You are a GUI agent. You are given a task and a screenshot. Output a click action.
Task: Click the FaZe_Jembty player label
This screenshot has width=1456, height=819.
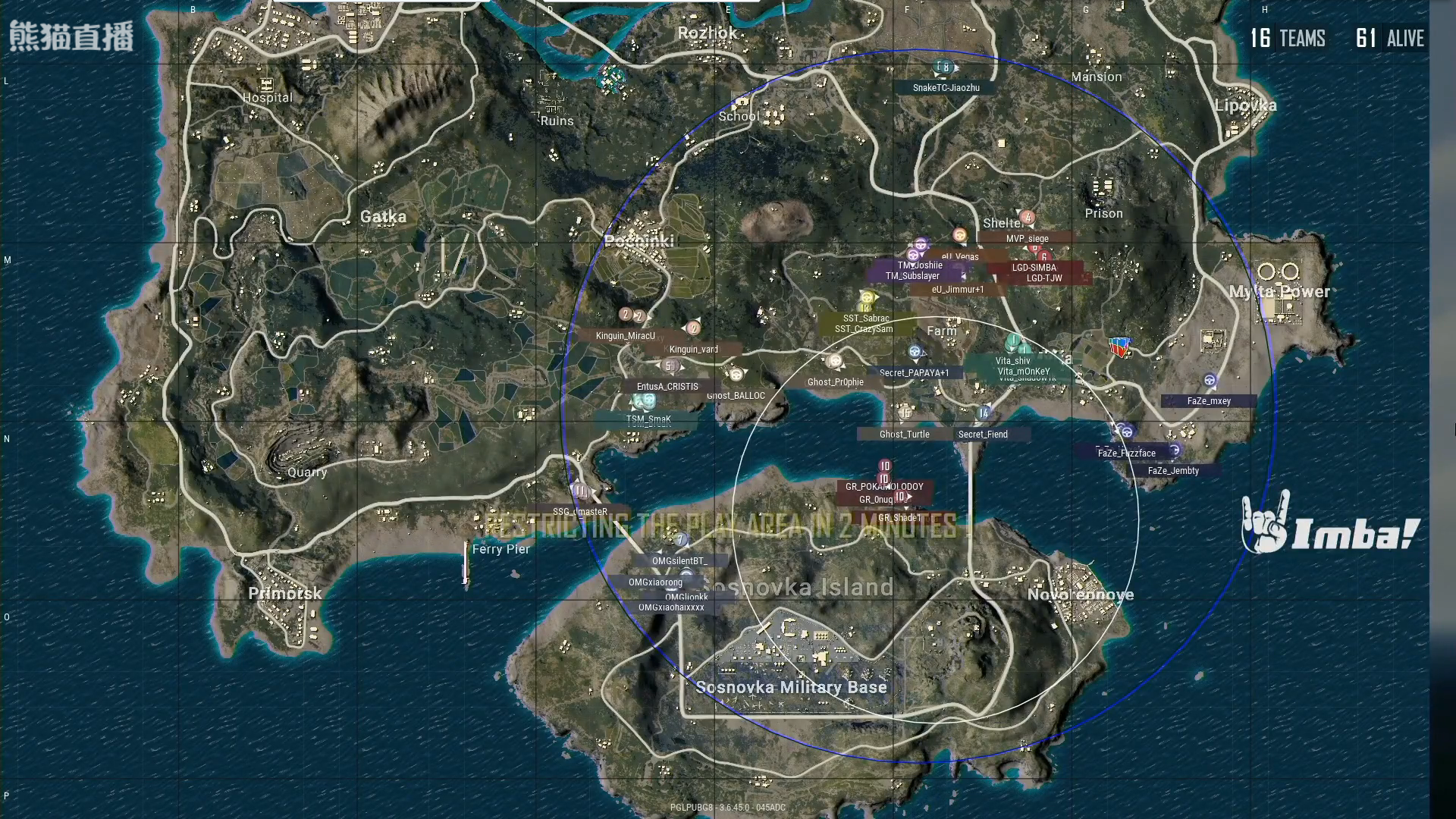(1173, 471)
